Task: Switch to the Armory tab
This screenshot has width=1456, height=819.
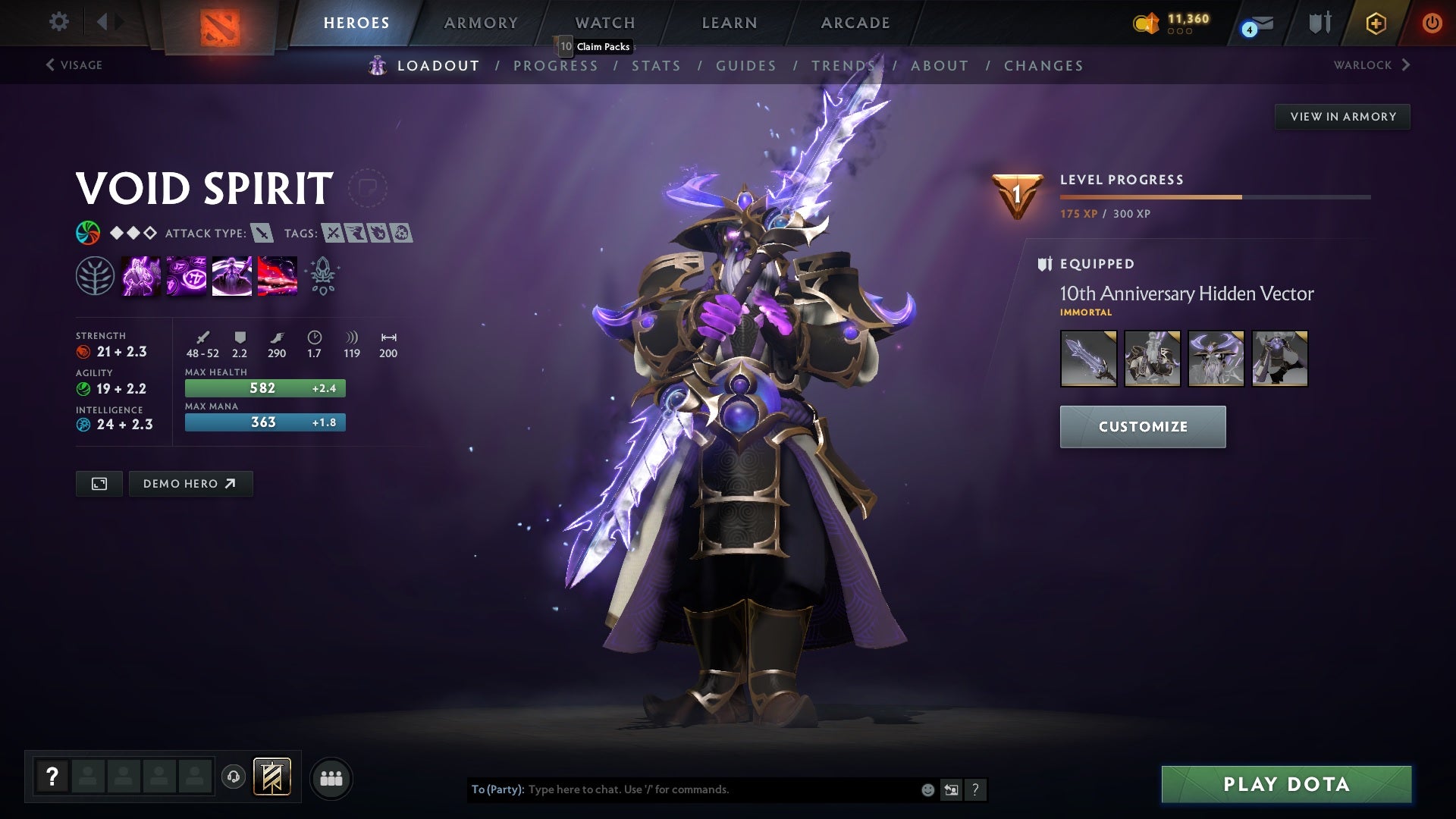Action: click(481, 23)
